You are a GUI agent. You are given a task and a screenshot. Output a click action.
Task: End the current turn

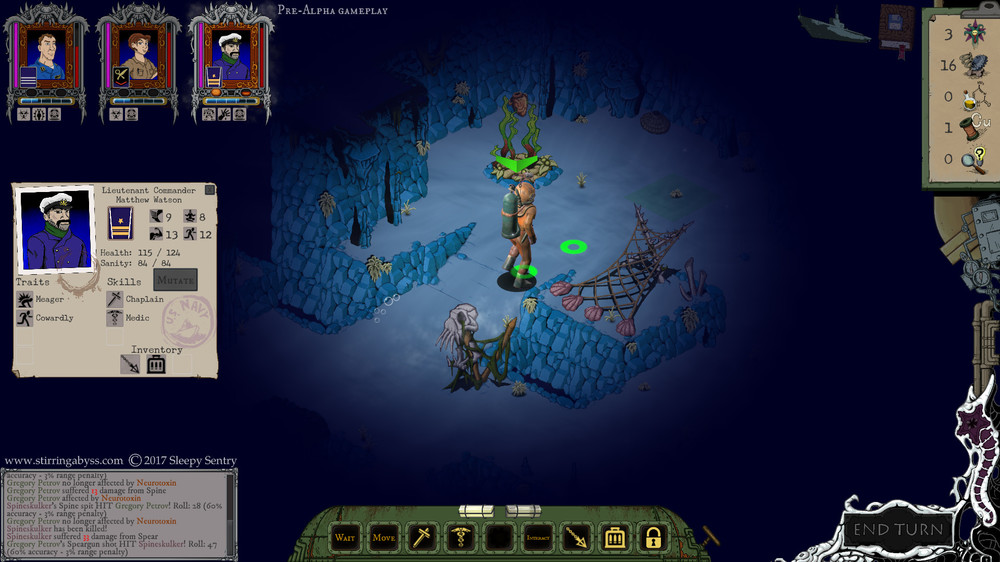(897, 529)
